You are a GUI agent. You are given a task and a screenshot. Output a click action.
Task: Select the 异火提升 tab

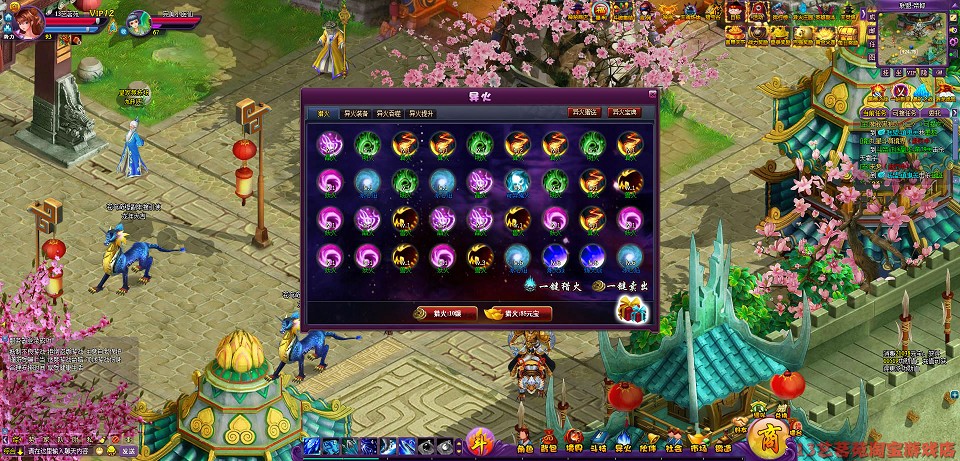coord(421,114)
